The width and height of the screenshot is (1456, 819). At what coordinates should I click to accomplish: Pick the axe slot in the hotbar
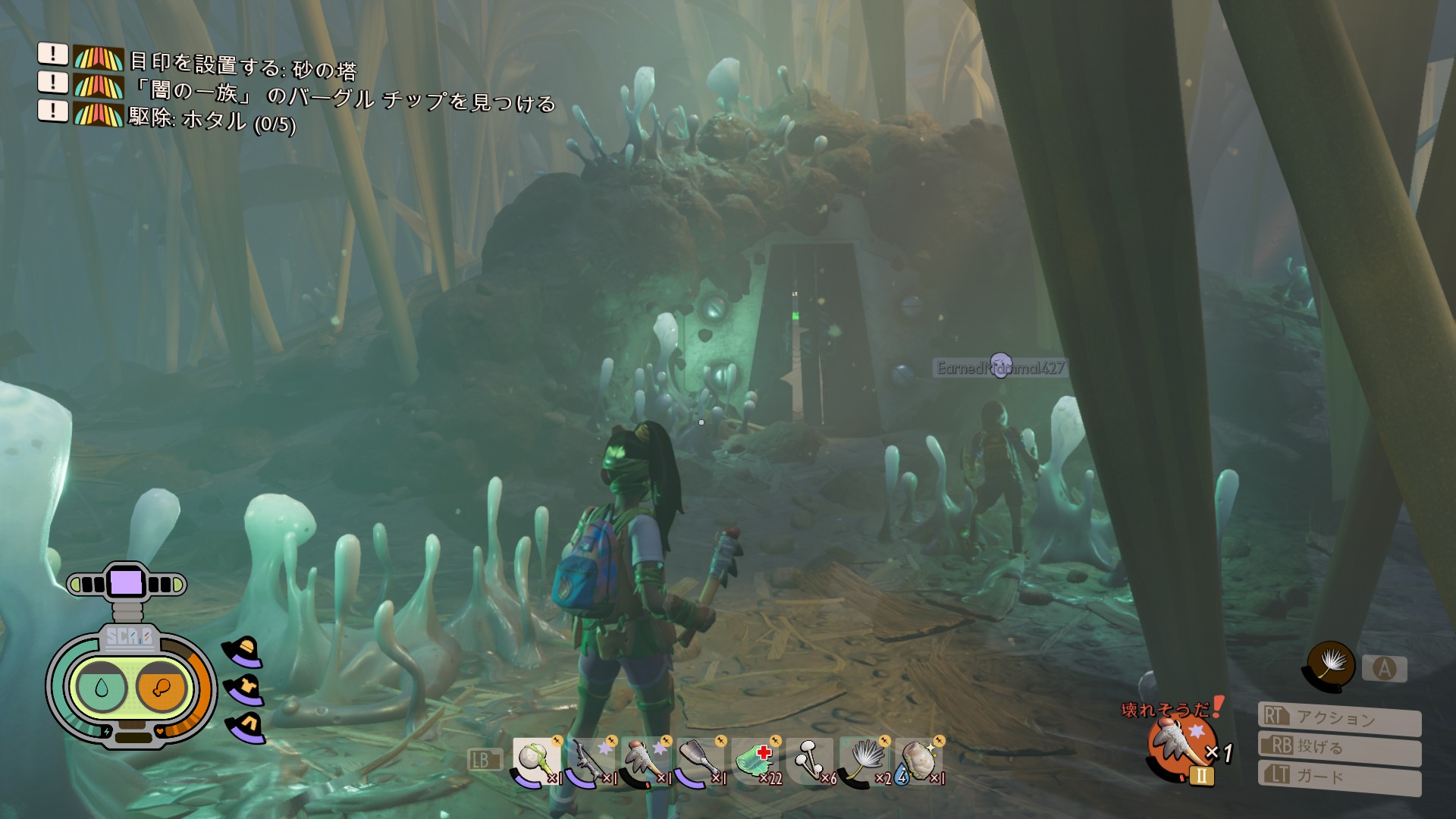coord(699,761)
